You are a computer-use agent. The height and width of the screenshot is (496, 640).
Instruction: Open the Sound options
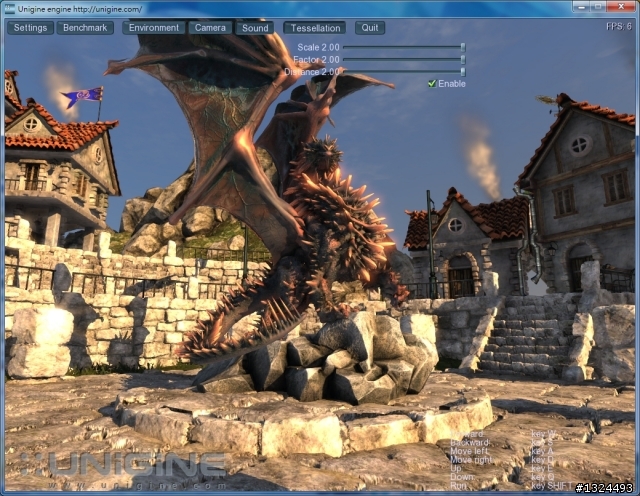(x=255, y=28)
